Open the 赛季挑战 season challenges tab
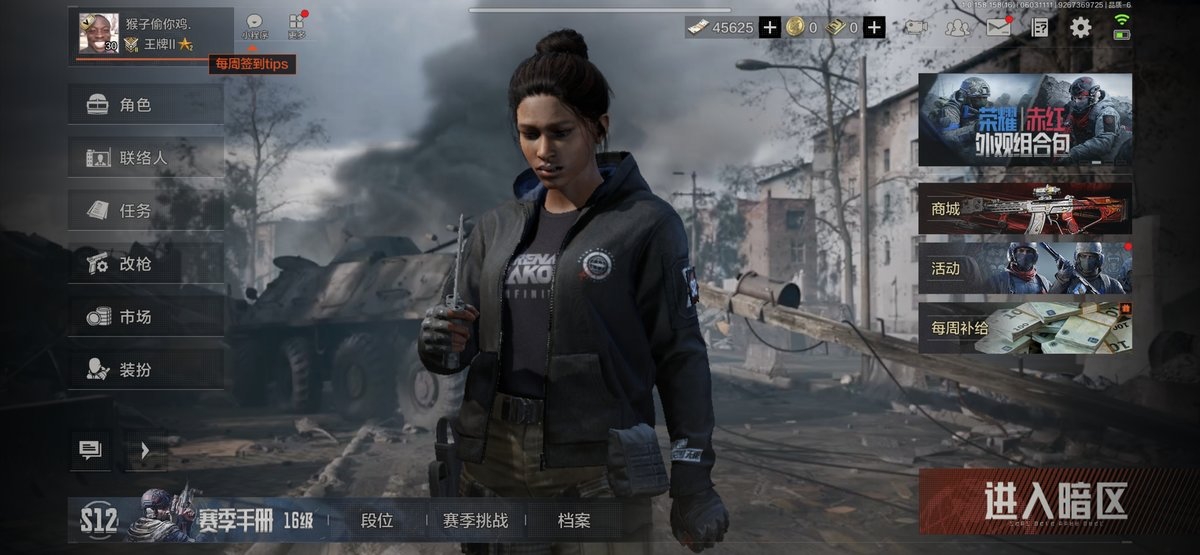The height and width of the screenshot is (555, 1200). click(475, 521)
